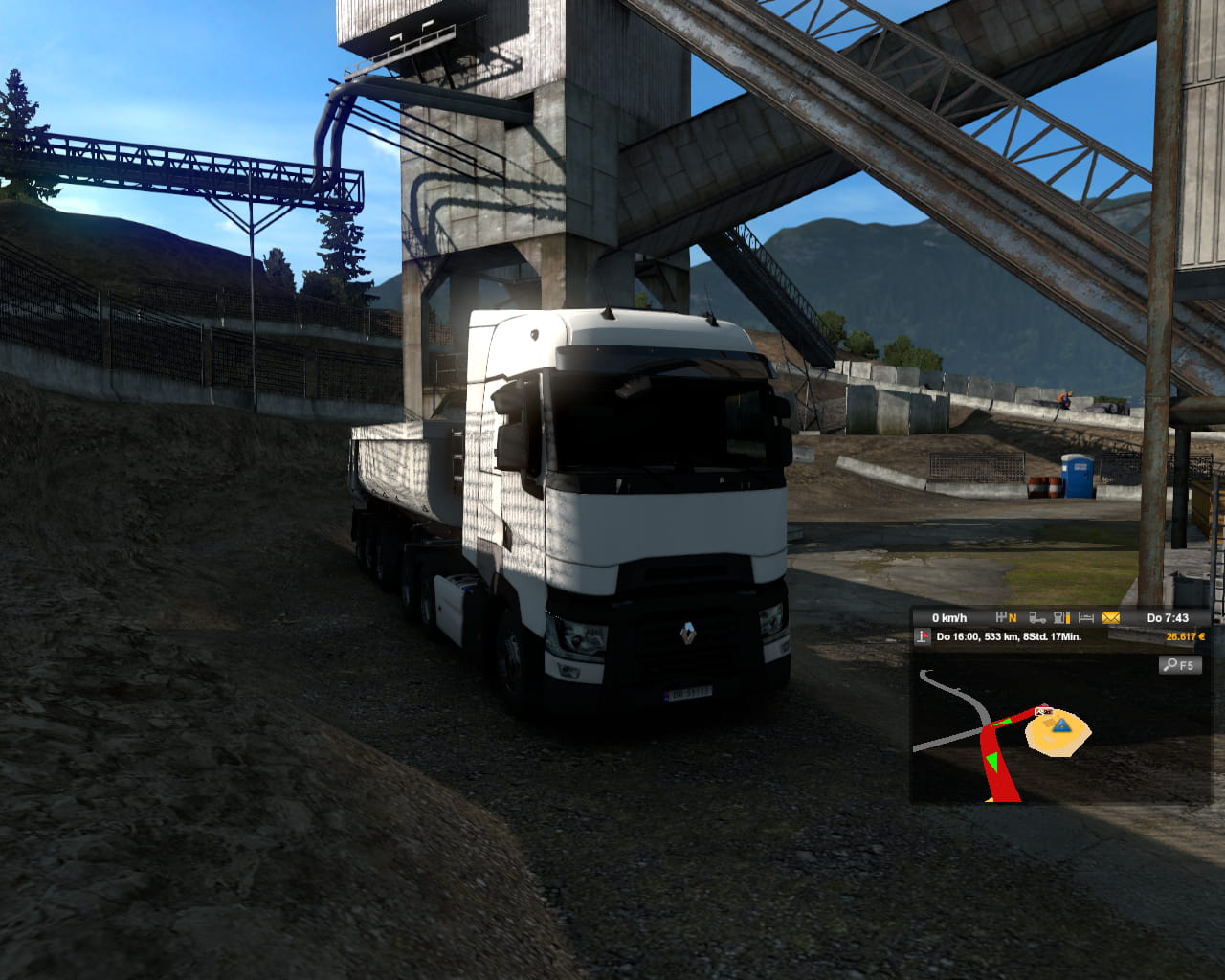Open the yellow mail envelope icon
1225x980 pixels.
(x=1111, y=618)
